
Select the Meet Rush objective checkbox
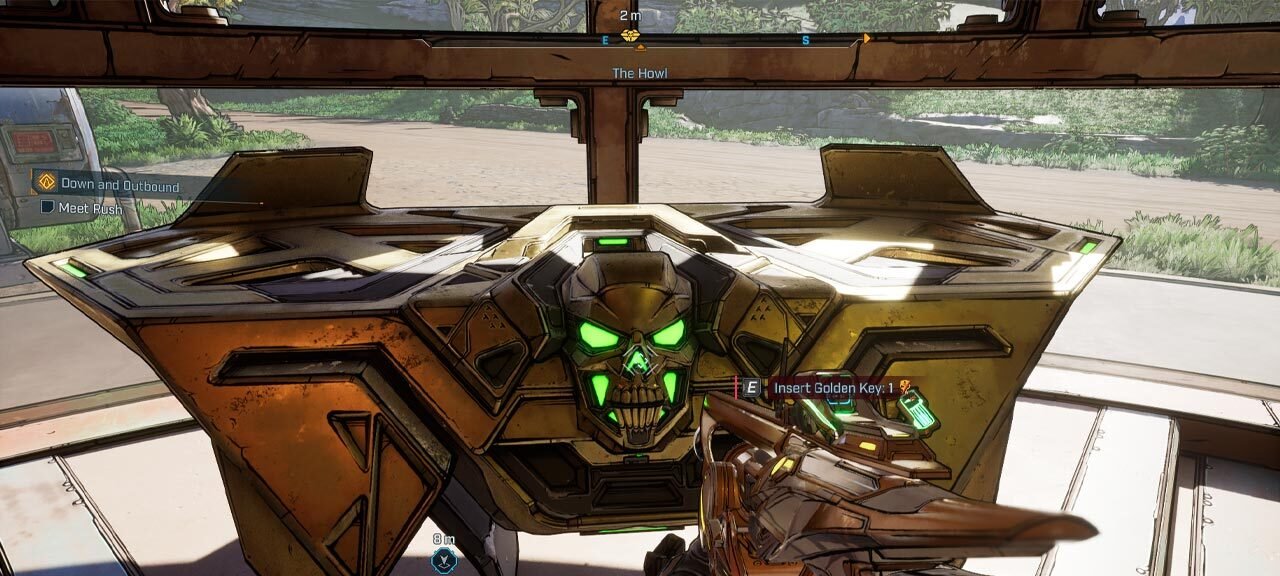[48, 208]
